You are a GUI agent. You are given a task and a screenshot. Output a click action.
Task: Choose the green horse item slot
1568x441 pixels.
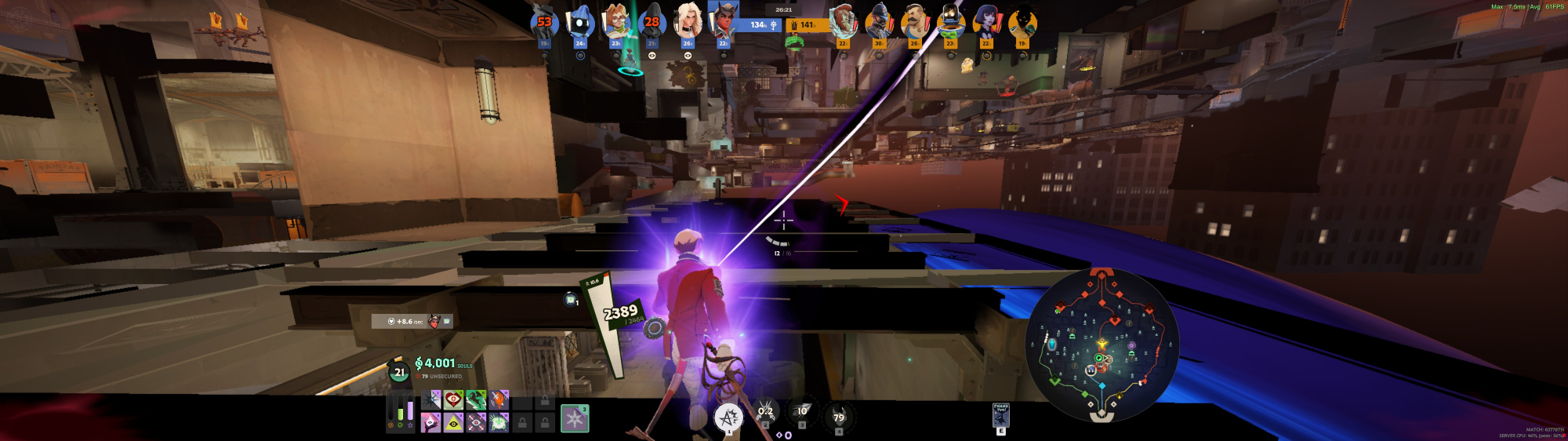pos(476,400)
